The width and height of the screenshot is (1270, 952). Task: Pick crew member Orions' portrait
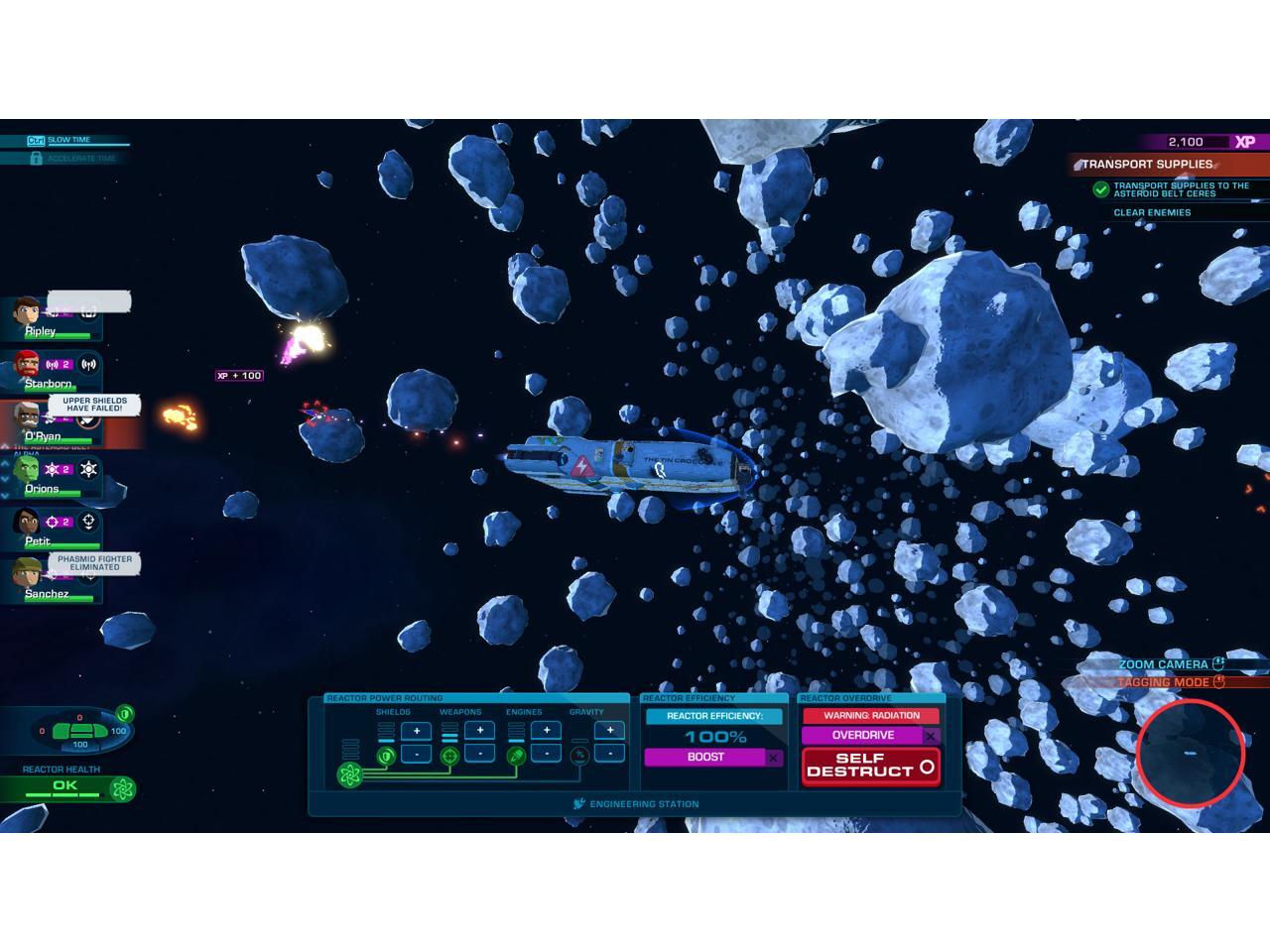point(27,471)
